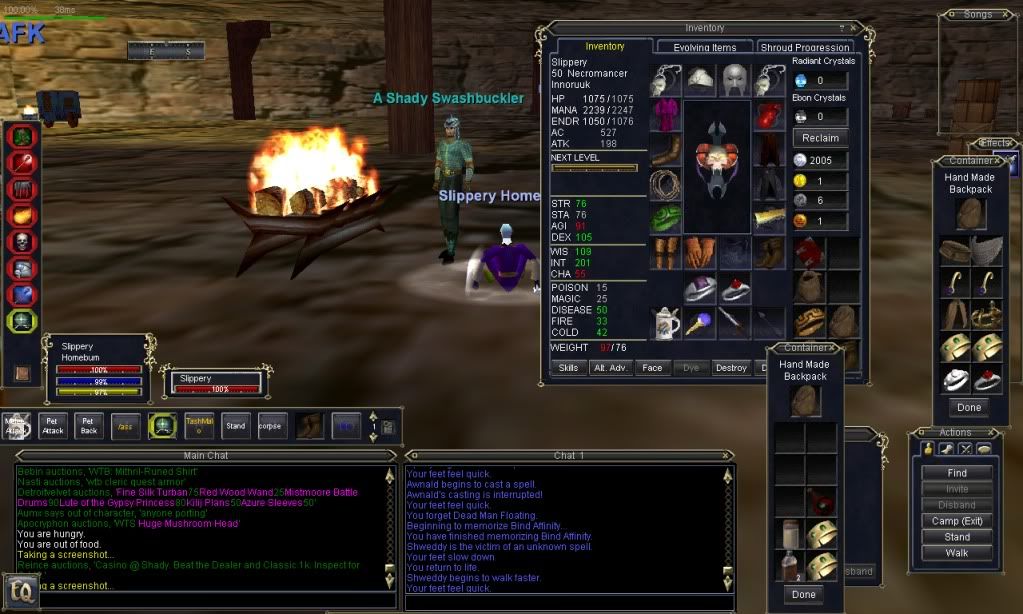Open the Skills window
This screenshot has width=1023, height=614.
(568, 368)
